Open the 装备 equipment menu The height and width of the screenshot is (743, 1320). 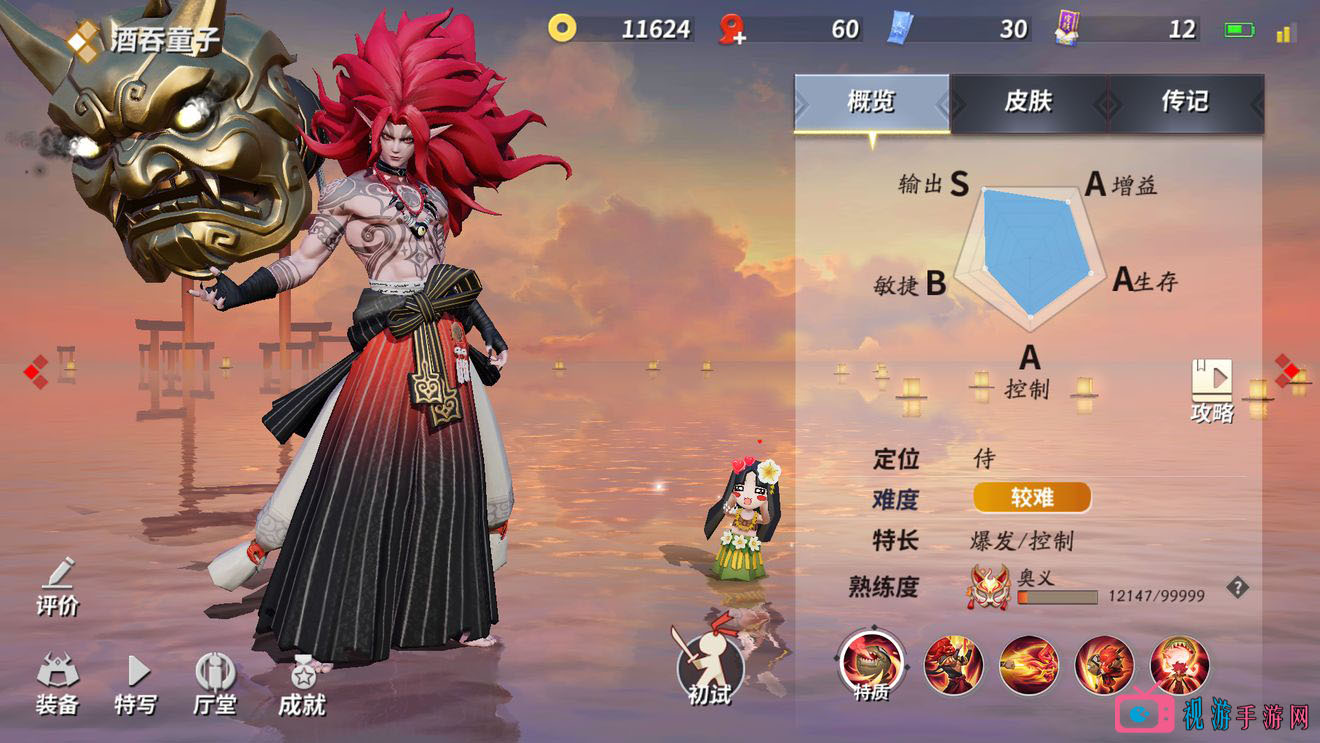tap(57, 685)
